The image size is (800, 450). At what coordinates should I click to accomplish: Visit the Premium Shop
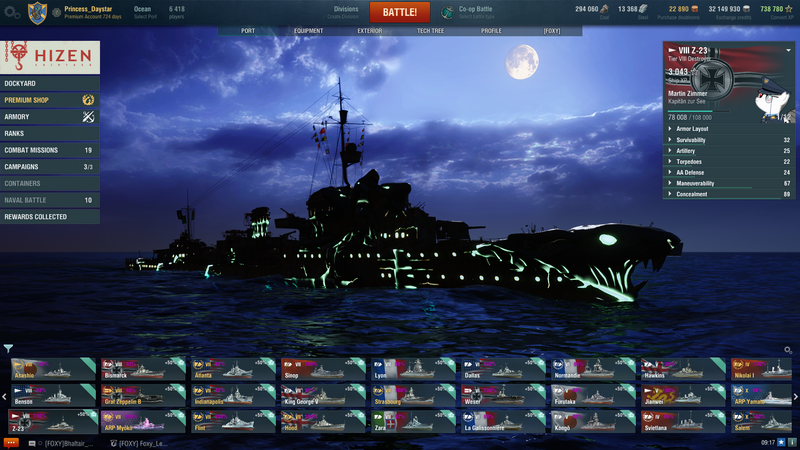click(x=50, y=100)
